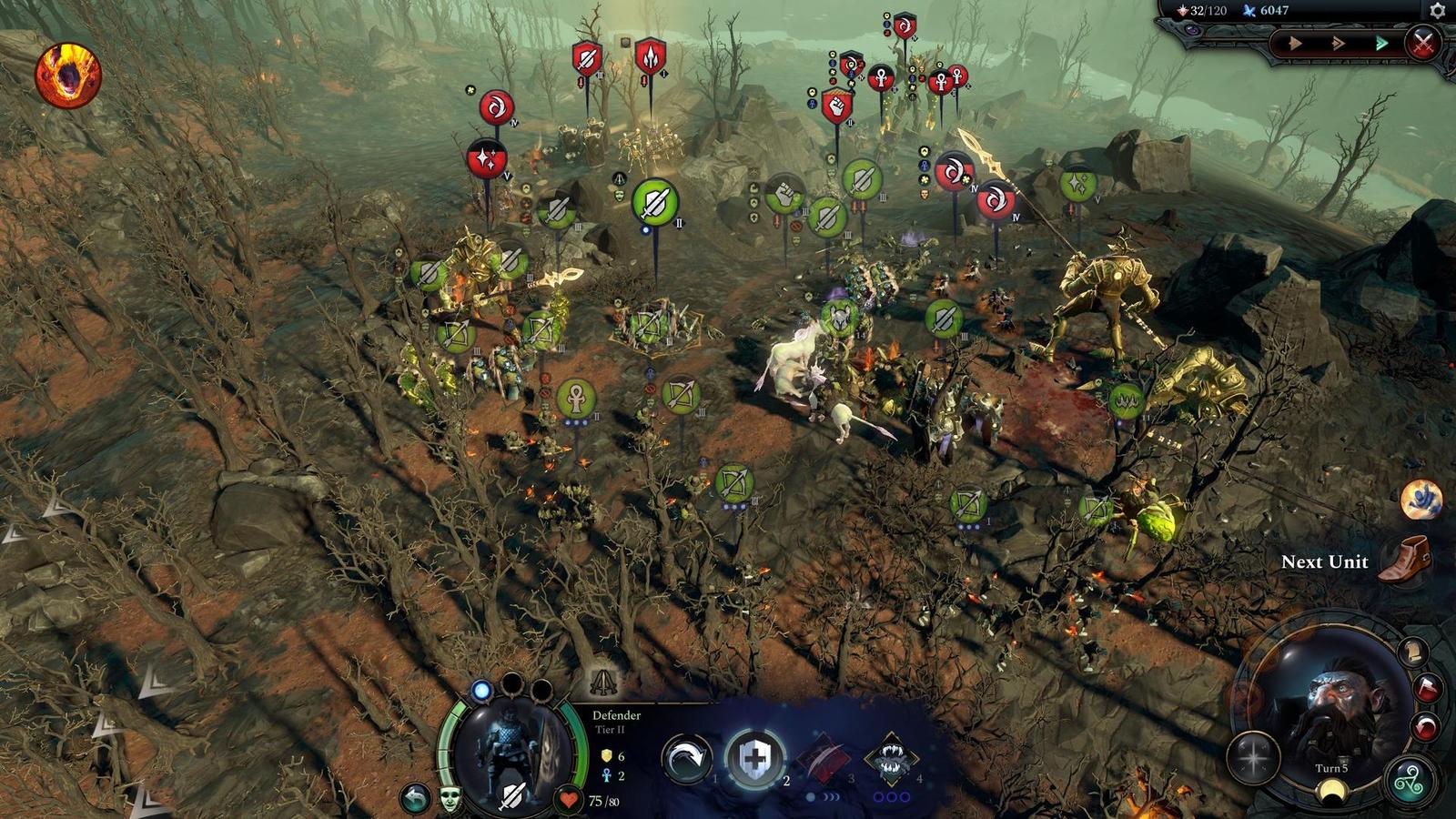The width and height of the screenshot is (1456, 819).
Task: Select the fastest green triple-arrow speed
Action: [1381, 43]
